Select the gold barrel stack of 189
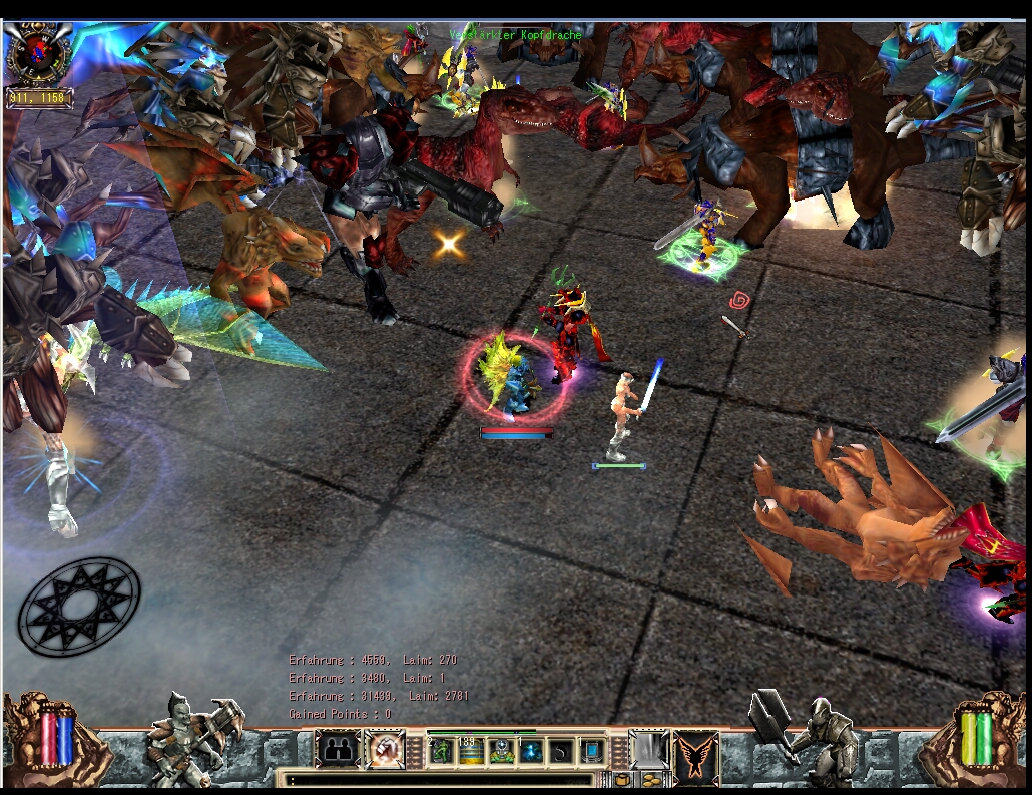Image resolution: width=1032 pixels, height=795 pixels. [471, 751]
